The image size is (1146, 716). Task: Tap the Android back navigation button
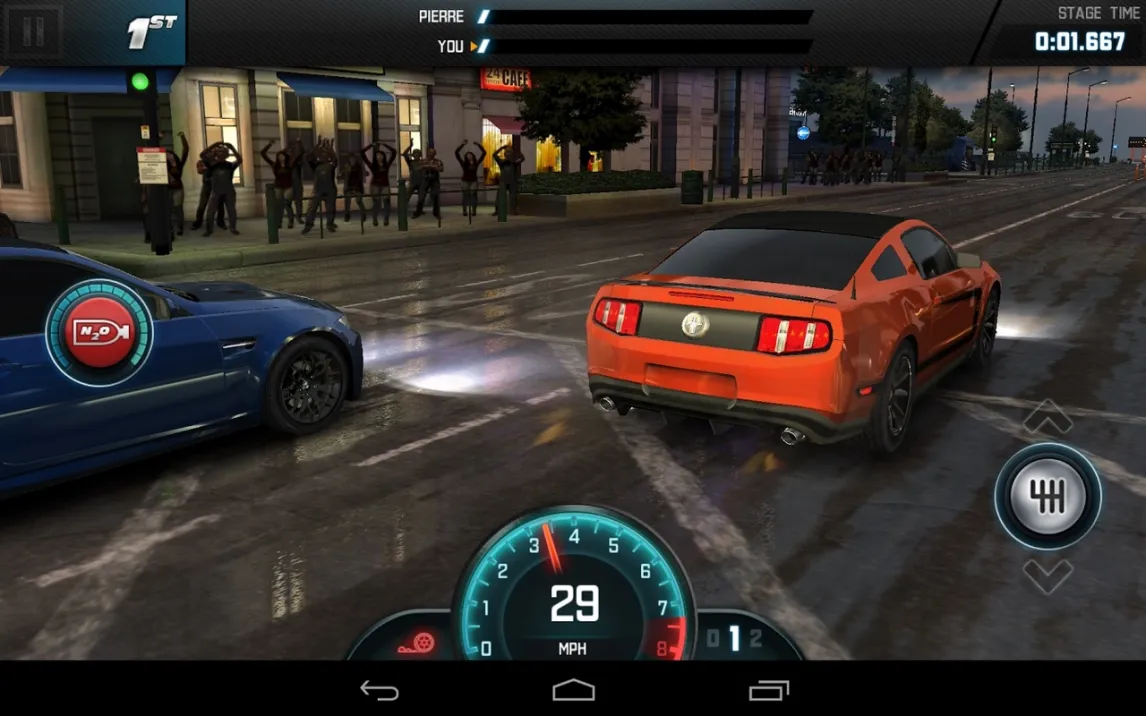(379, 690)
